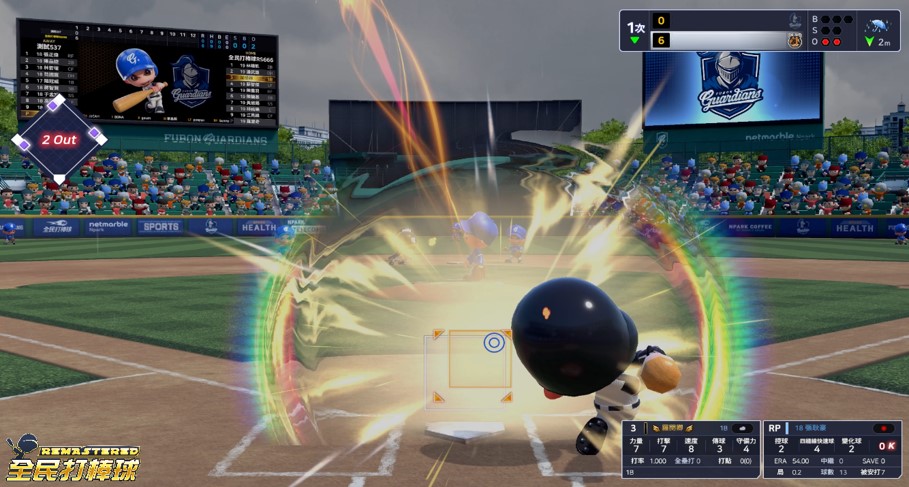This screenshot has width=909, height=487.
Task: Select the batter stats panel numbered 3
Action: click(x=690, y=447)
